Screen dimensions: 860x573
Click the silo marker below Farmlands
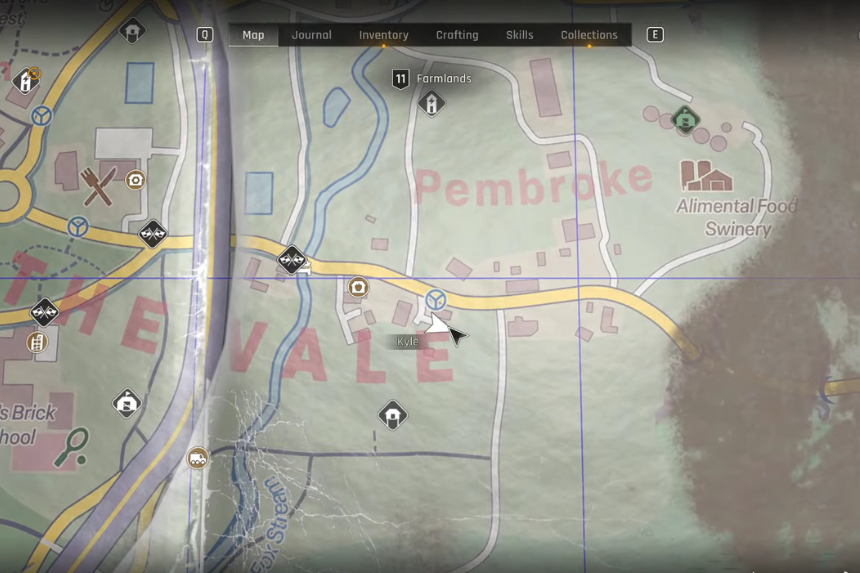431,103
